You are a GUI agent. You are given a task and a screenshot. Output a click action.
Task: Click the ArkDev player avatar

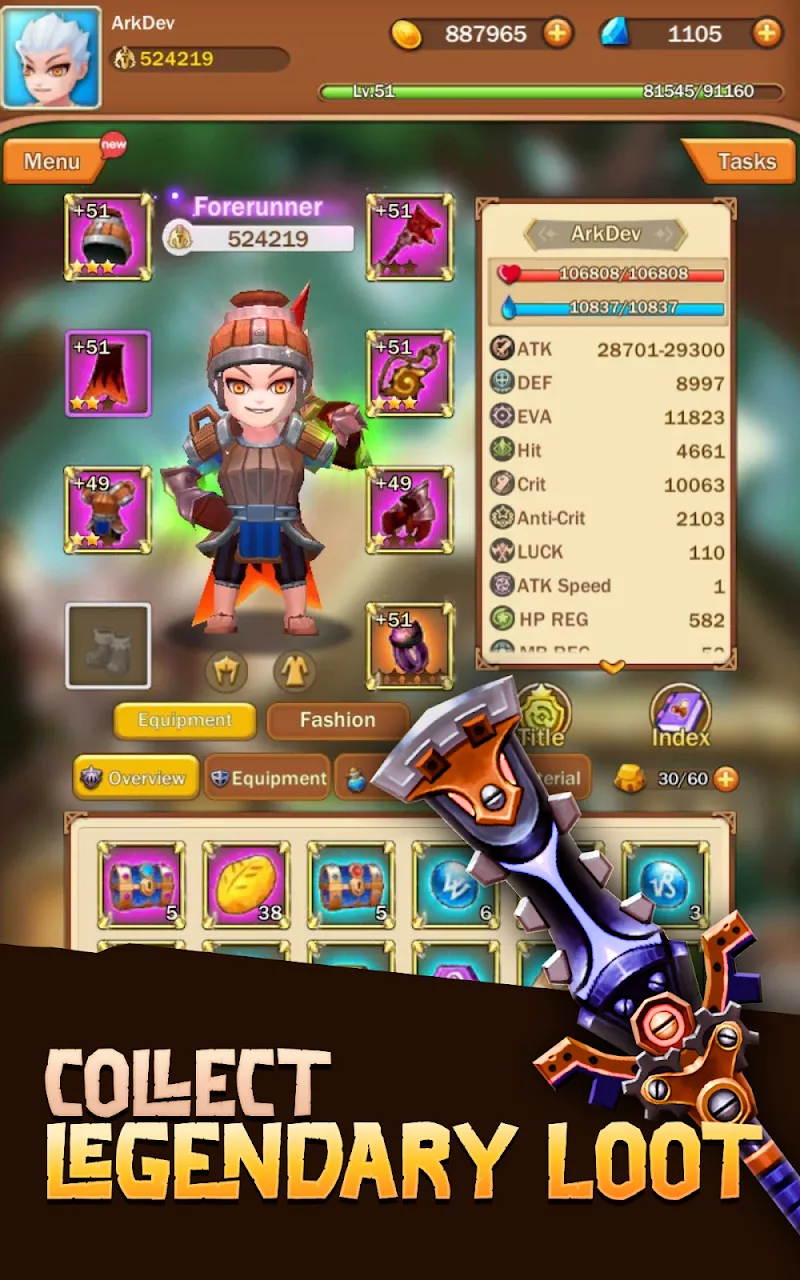tap(51, 57)
